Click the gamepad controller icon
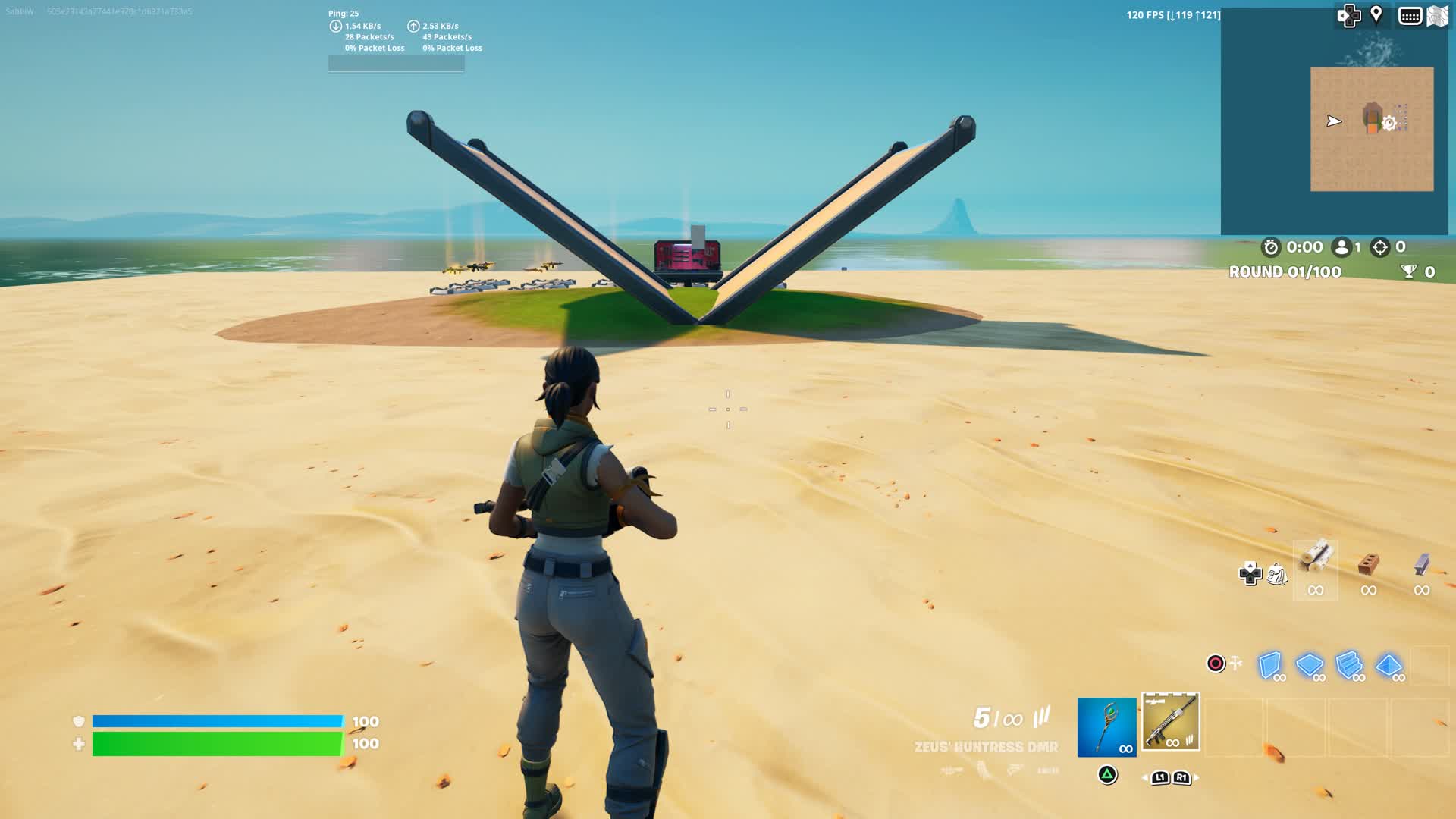1456x819 pixels. pyautogui.click(x=1351, y=16)
